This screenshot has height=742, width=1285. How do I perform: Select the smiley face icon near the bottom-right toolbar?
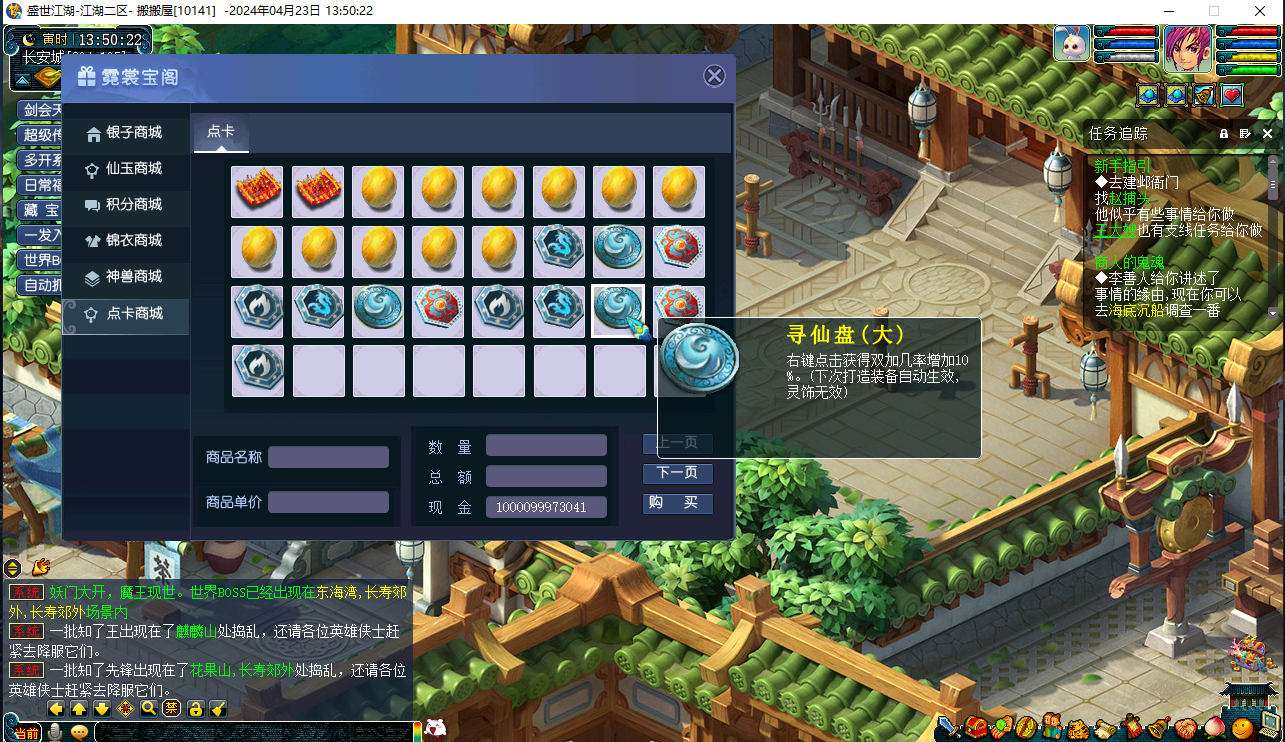pyautogui.click(x=1242, y=727)
